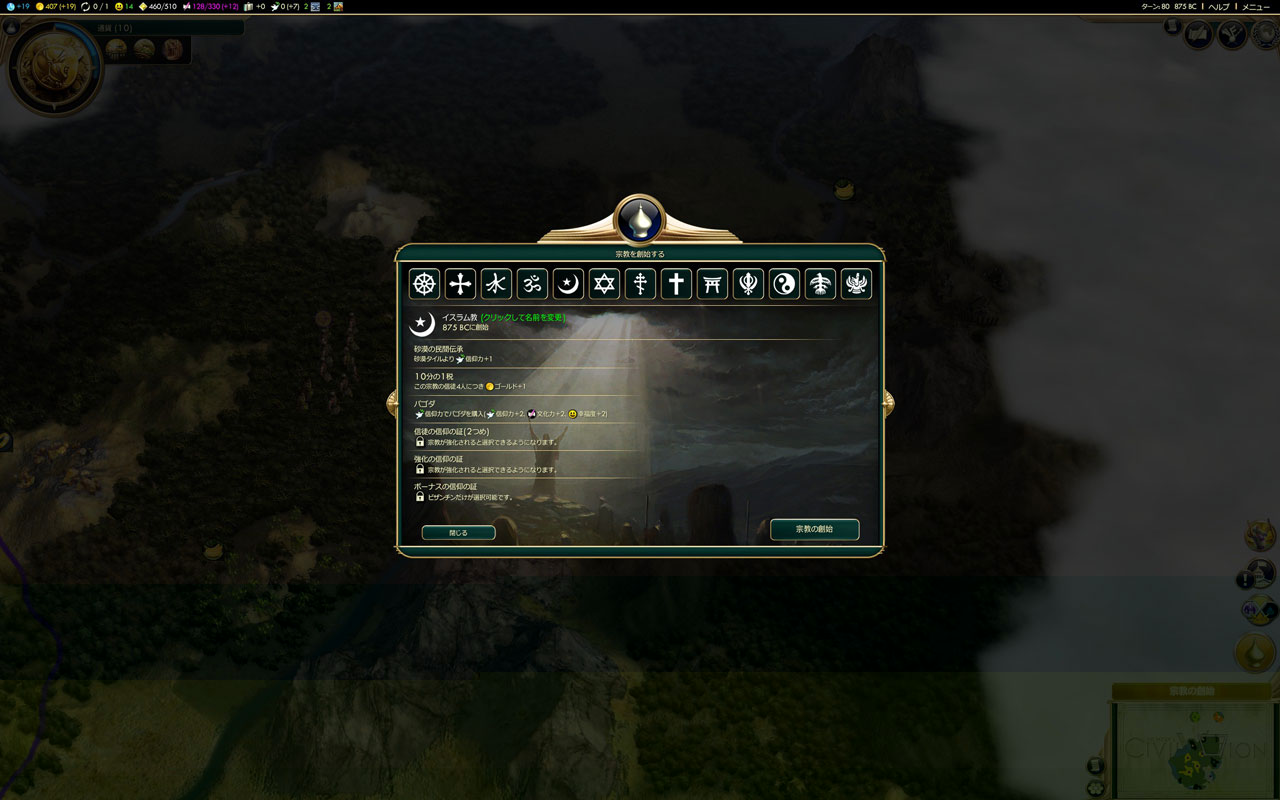
Task: Select the Protestant plain cross icon
Action: (676, 284)
